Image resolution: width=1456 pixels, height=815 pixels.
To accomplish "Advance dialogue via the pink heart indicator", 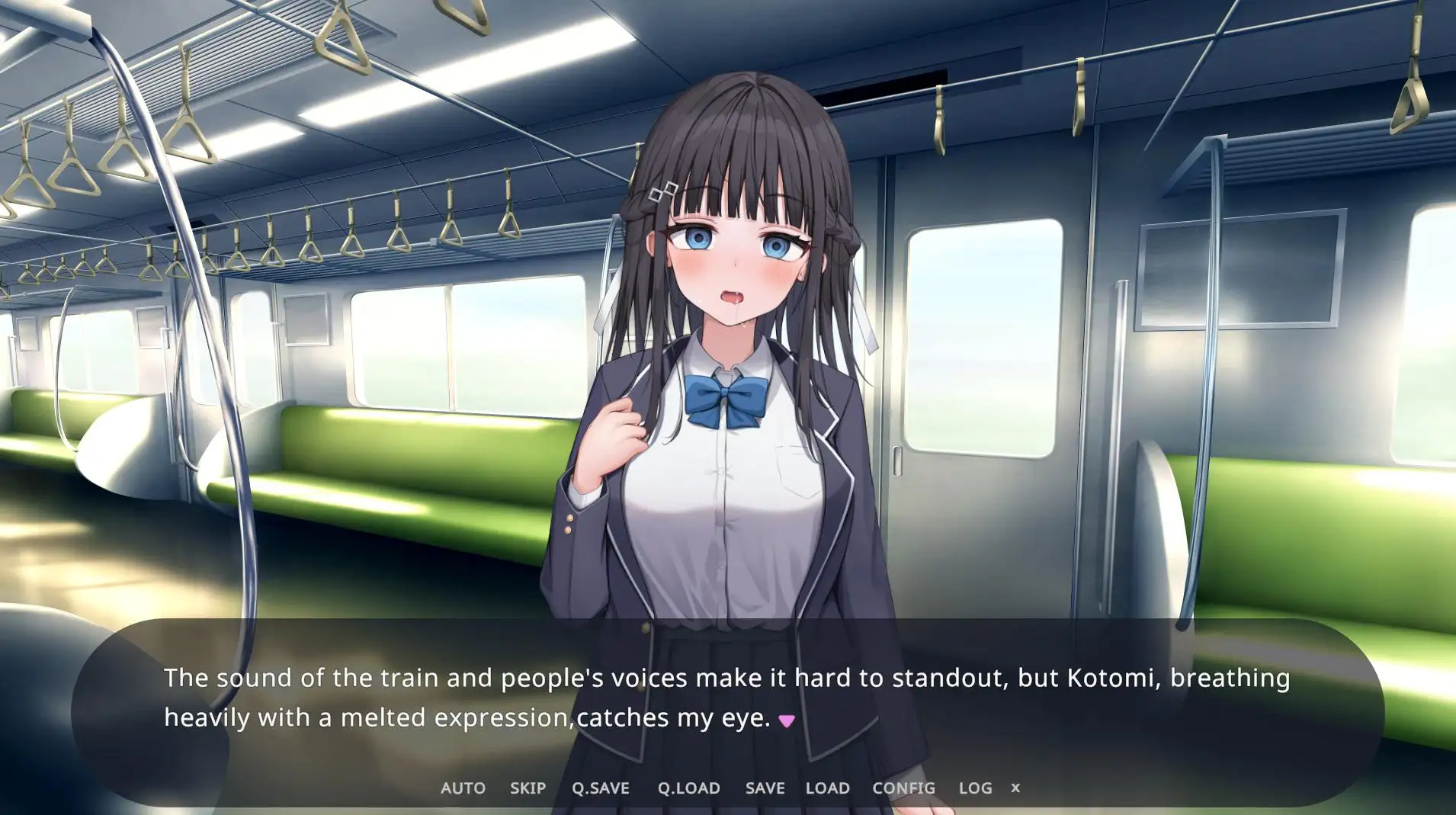I will [x=787, y=720].
